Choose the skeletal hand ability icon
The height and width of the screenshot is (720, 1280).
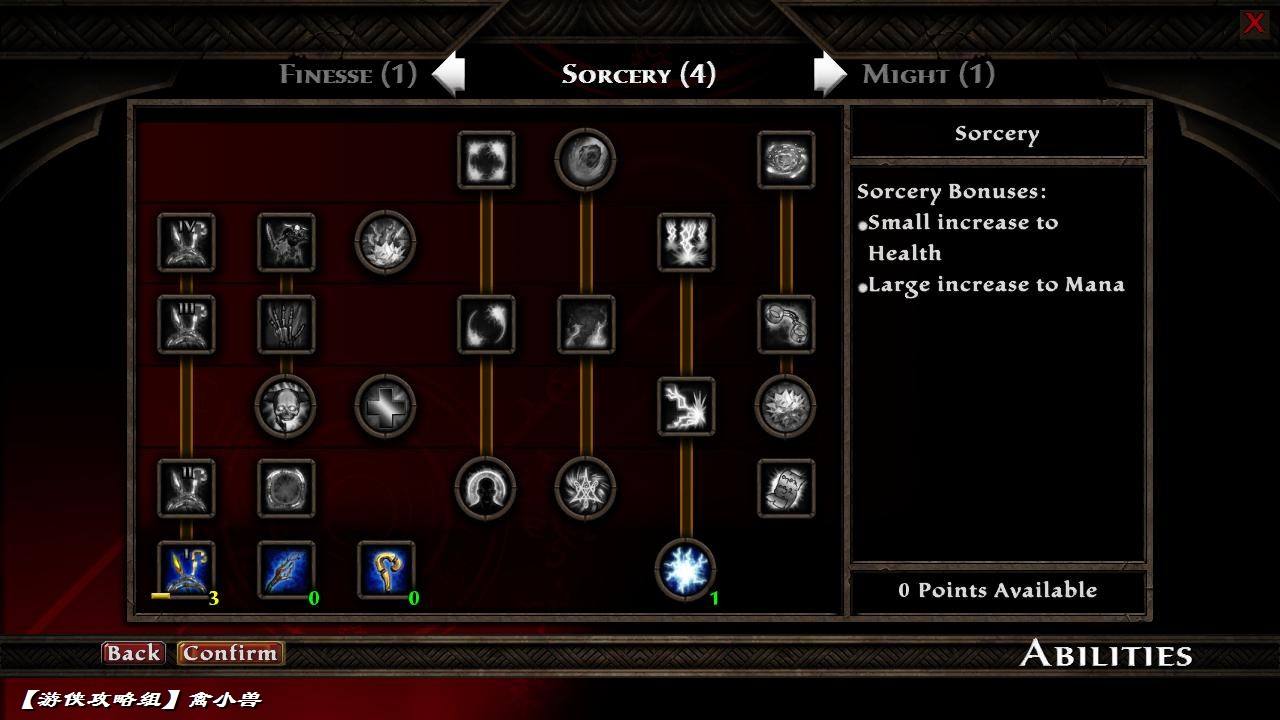pyautogui.click(x=286, y=324)
